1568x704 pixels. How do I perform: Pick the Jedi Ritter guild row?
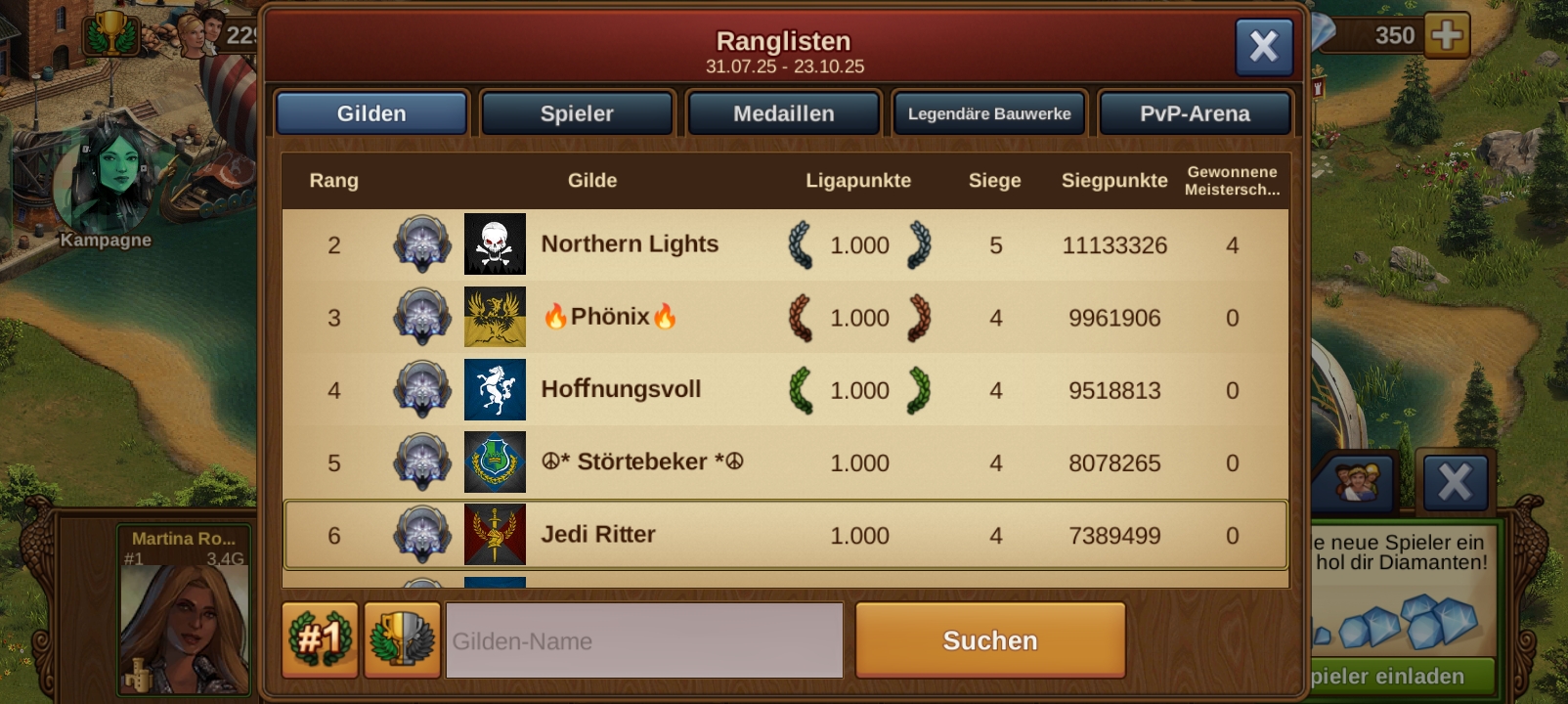pyautogui.click(x=598, y=535)
